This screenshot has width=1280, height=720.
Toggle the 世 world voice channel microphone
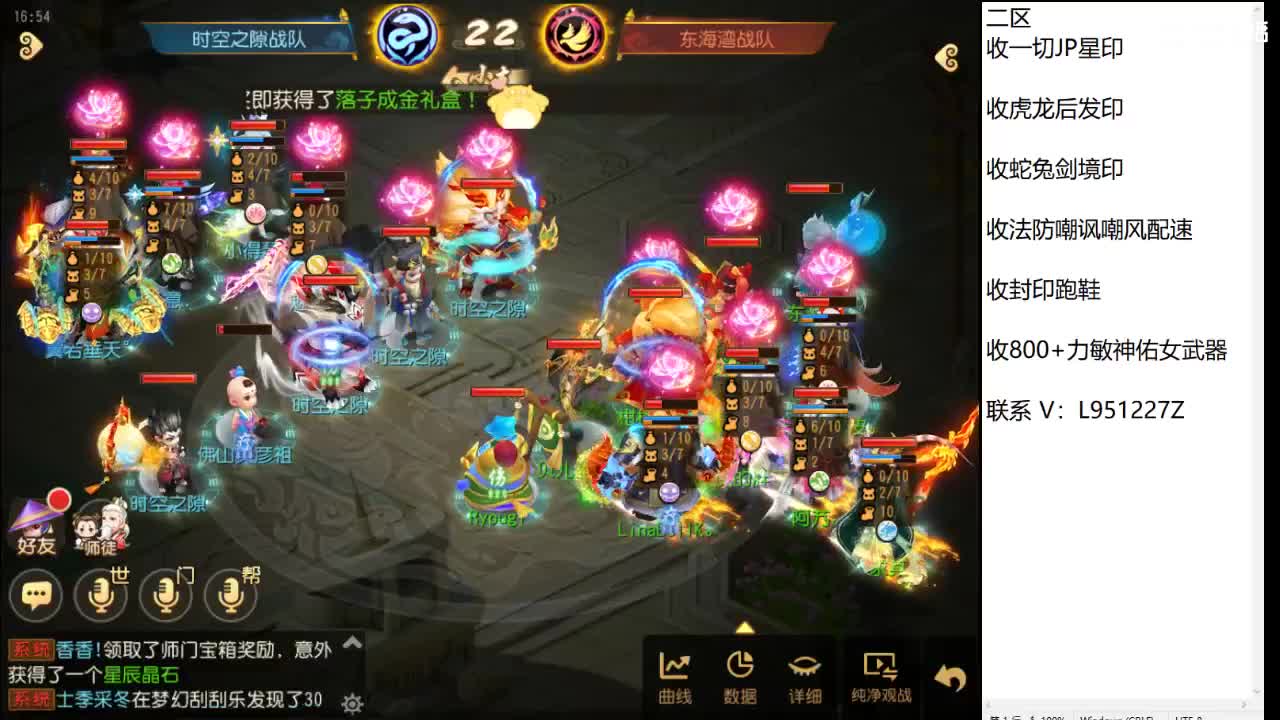tap(100, 595)
